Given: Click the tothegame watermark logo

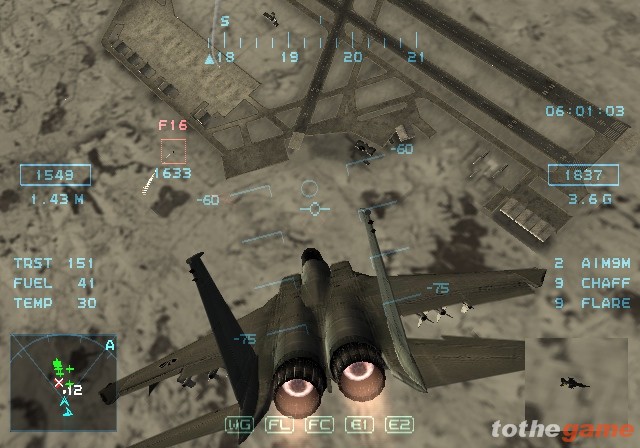Looking at the screenshot, I should (562, 431).
